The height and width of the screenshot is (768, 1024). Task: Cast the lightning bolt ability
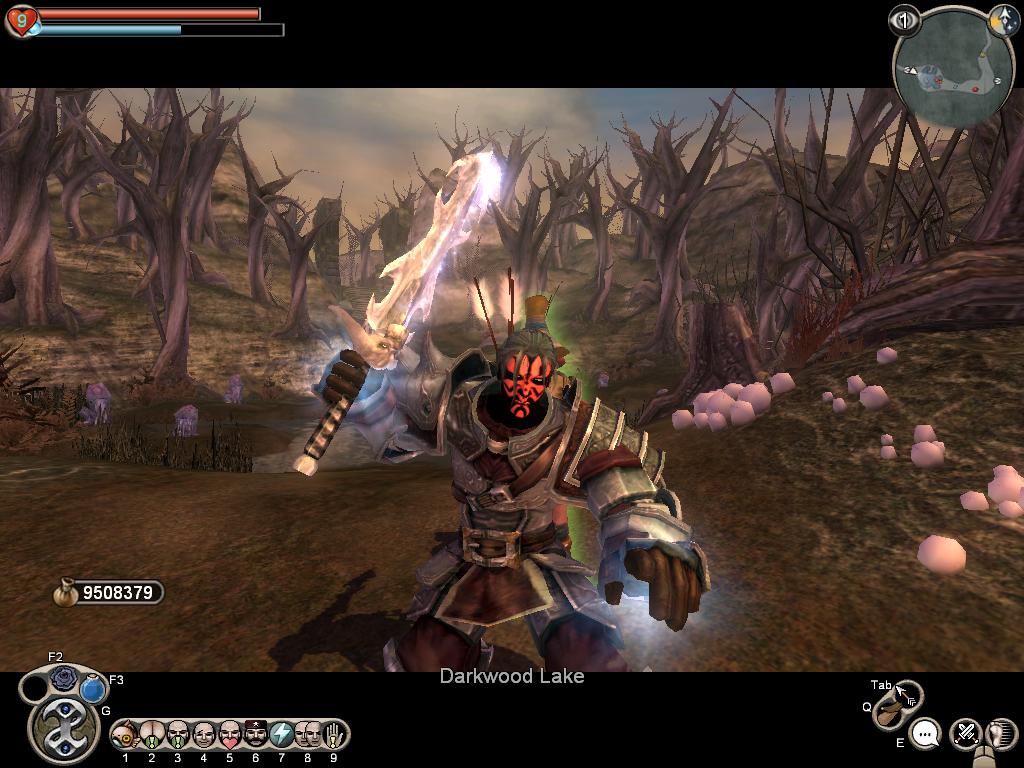(282, 735)
